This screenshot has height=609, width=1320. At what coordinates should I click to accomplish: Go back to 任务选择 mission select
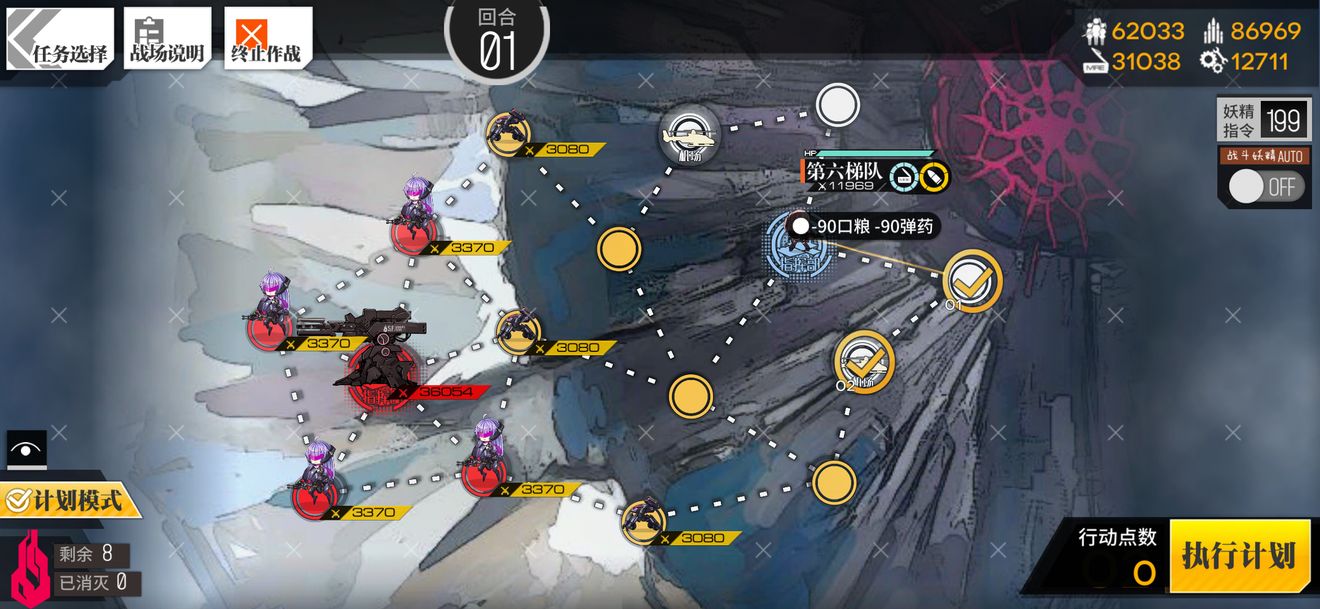pos(60,39)
